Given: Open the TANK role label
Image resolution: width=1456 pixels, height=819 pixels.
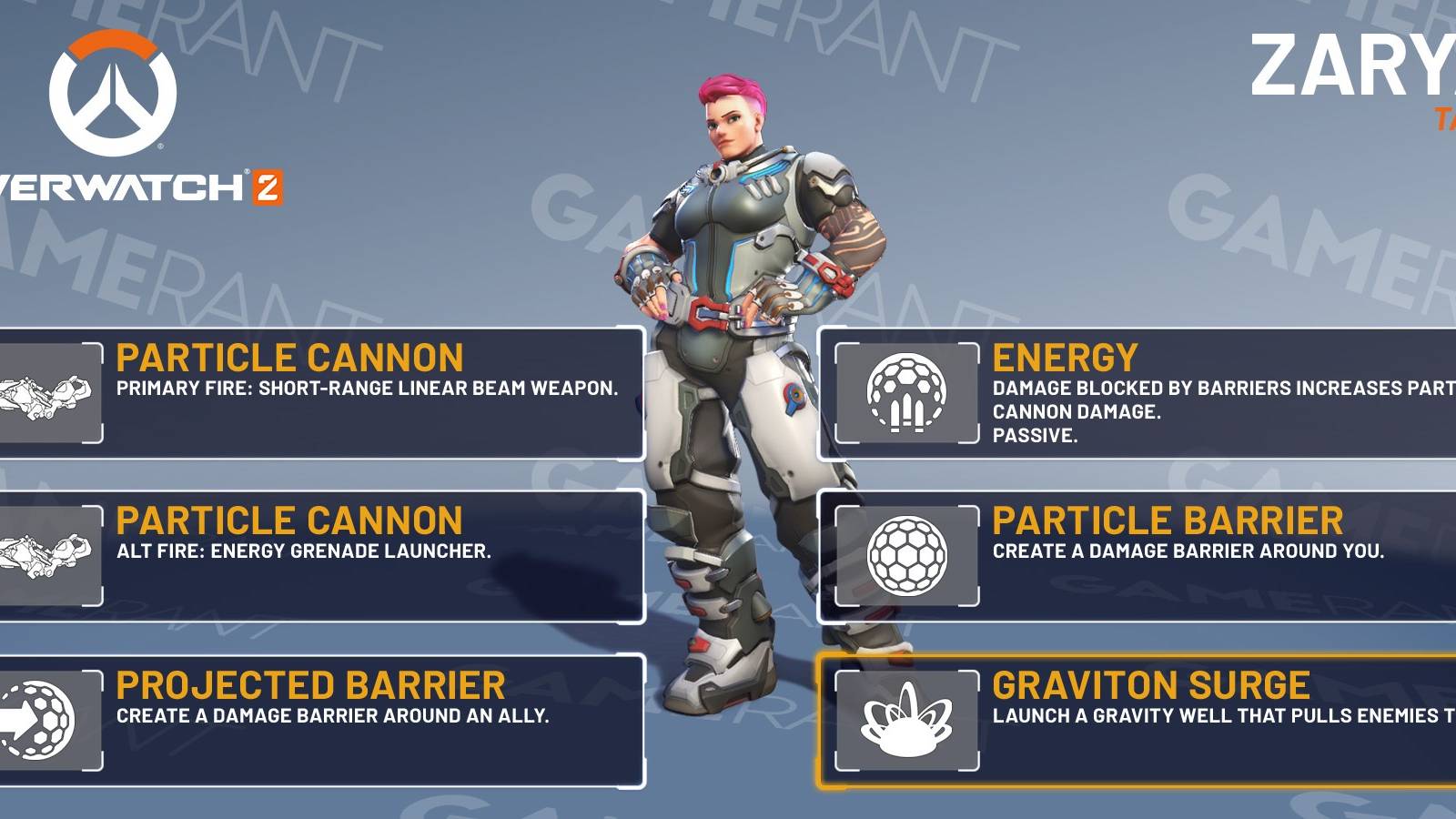Looking at the screenshot, I should tap(1447, 118).
